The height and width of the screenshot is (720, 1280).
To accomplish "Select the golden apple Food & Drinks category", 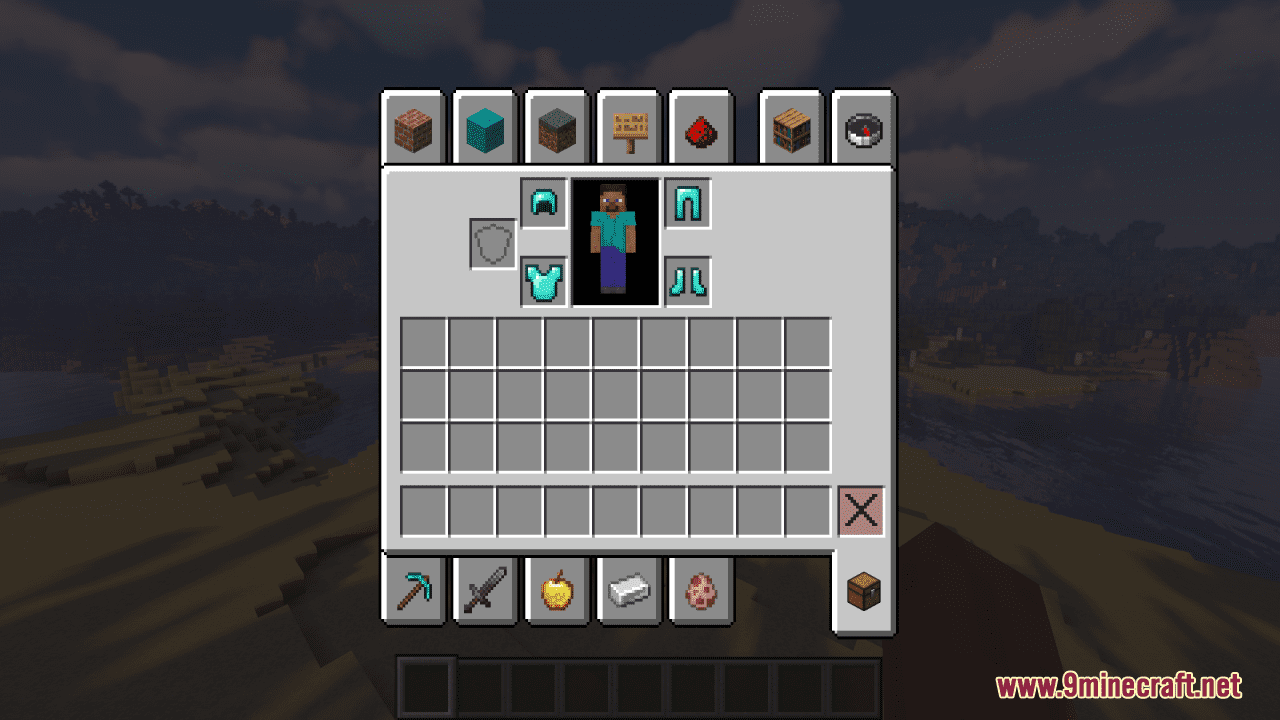I will coord(557,592).
